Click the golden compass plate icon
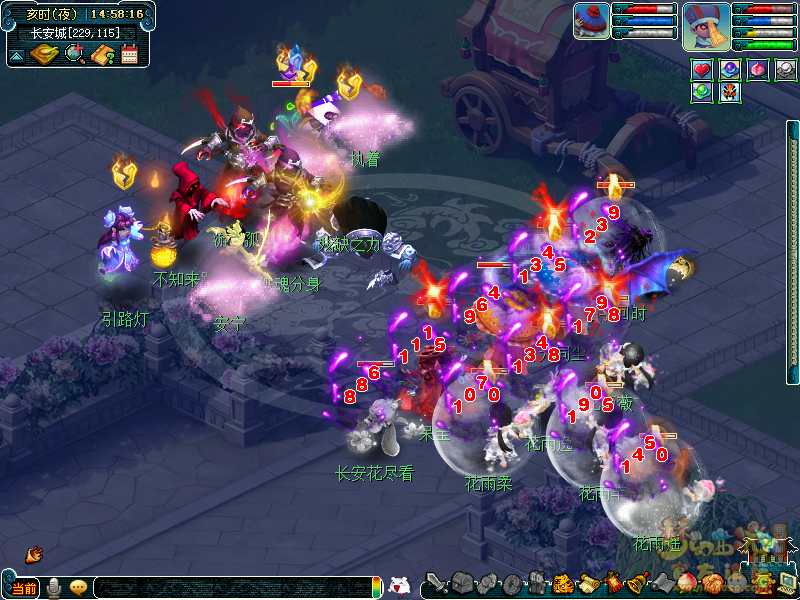The height and width of the screenshot is (600, 800). point(45,54)
